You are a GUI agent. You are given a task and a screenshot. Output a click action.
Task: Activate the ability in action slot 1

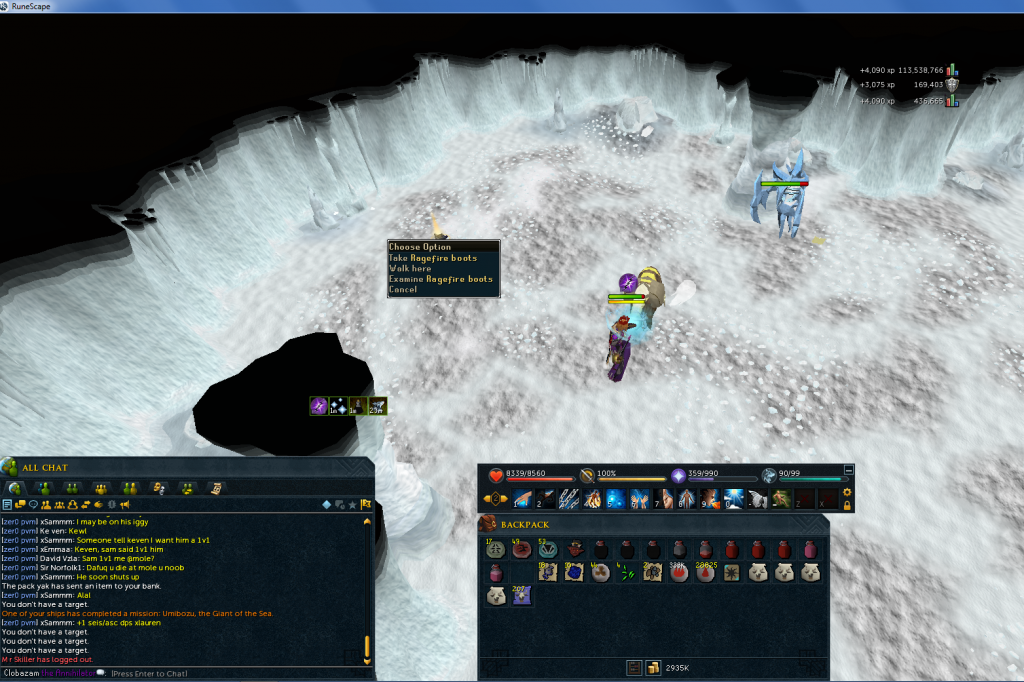click(521, 498)
